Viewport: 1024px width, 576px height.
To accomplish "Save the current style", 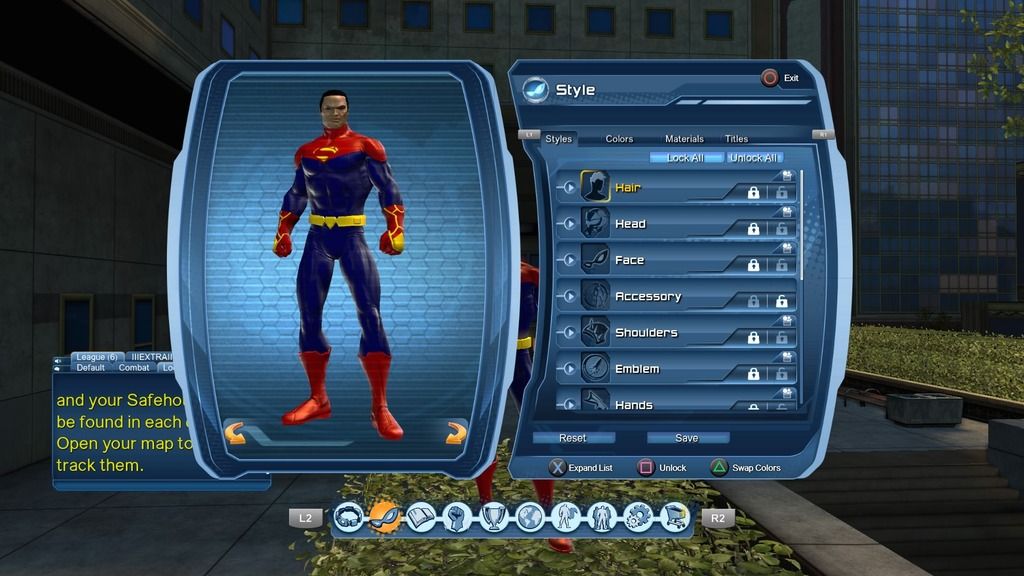I will [x=687, y=438].
